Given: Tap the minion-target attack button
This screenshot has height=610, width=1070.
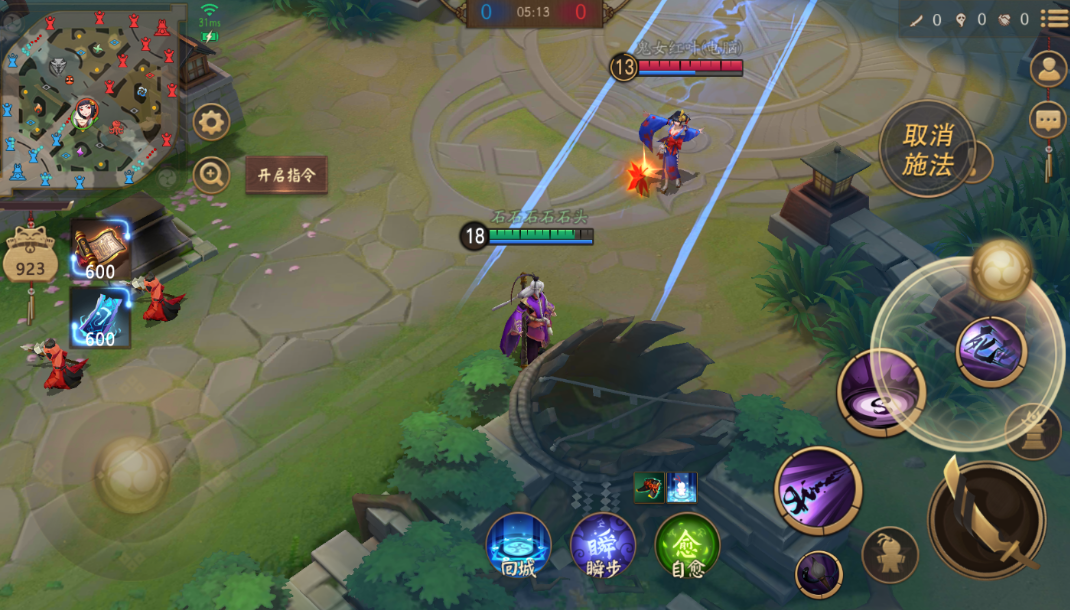Looking at the screenshot, I should click(889, 555).
